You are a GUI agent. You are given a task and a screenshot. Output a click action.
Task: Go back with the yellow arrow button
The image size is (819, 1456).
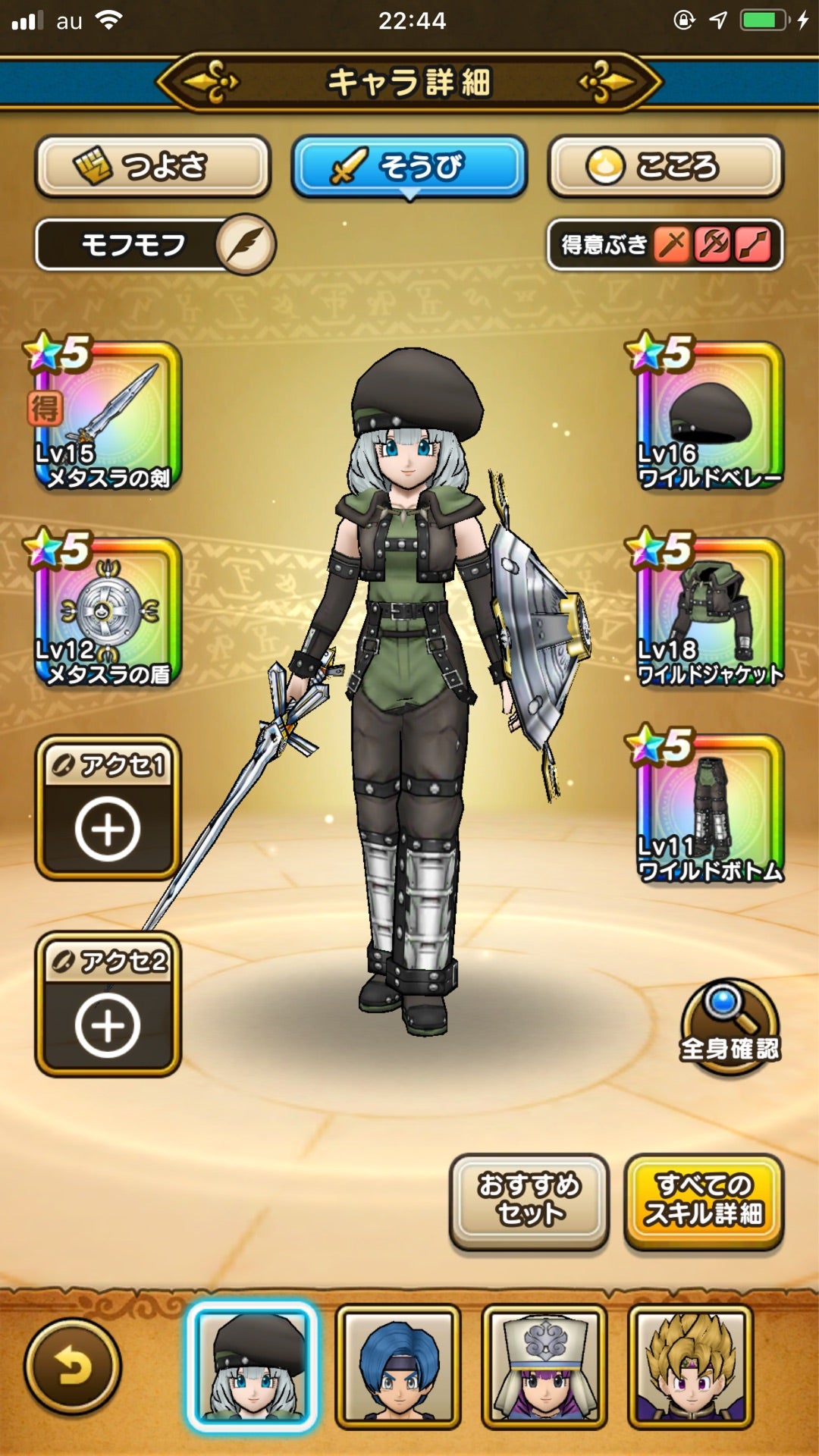[73, 1367]
